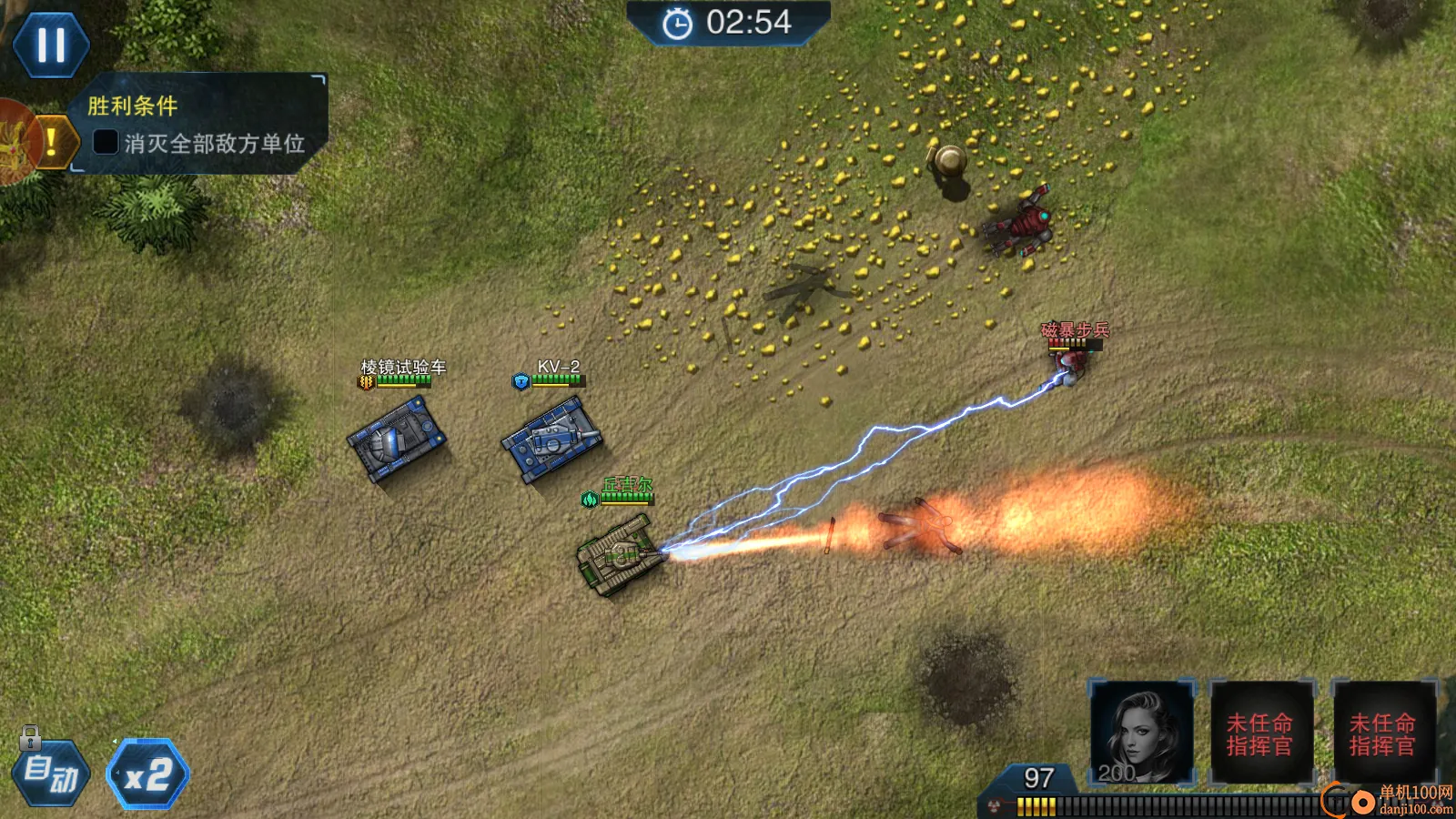Viewport: 1456px width, 819px height.
Task: Activate the female commander portrait skill
Action: click(1141, 733)
